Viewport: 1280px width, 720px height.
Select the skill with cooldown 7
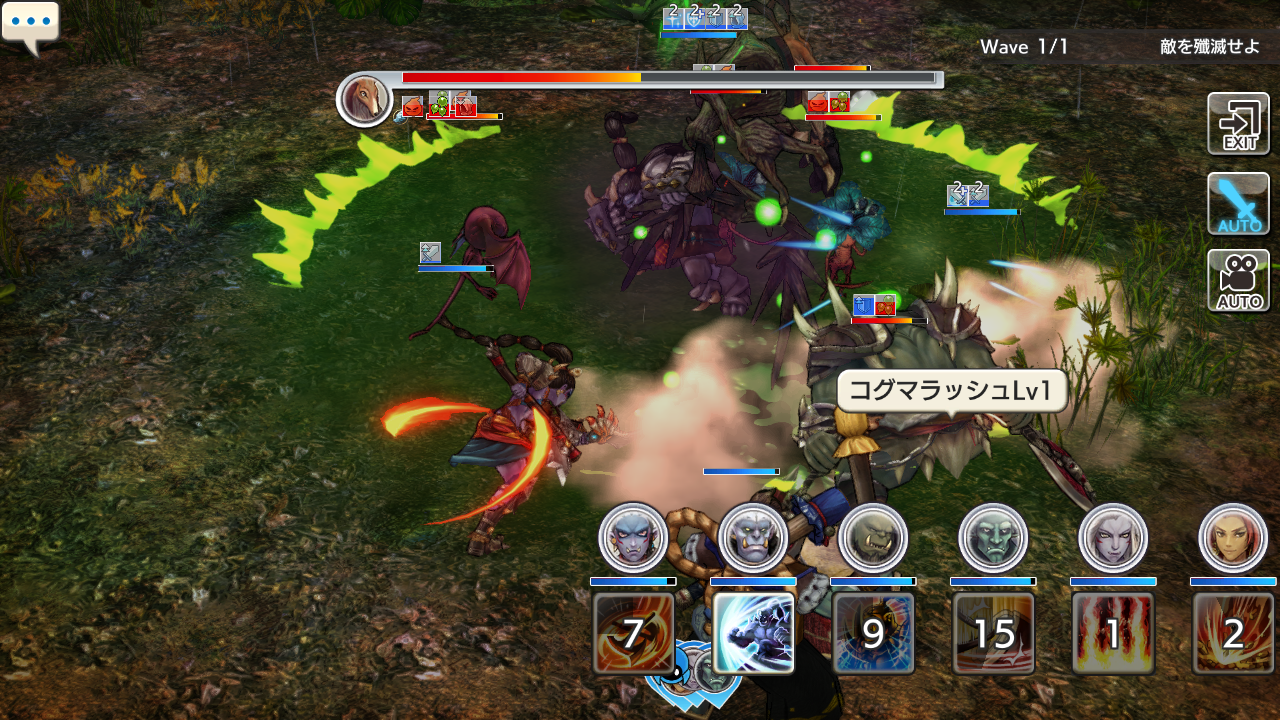[x=633, y=633]
